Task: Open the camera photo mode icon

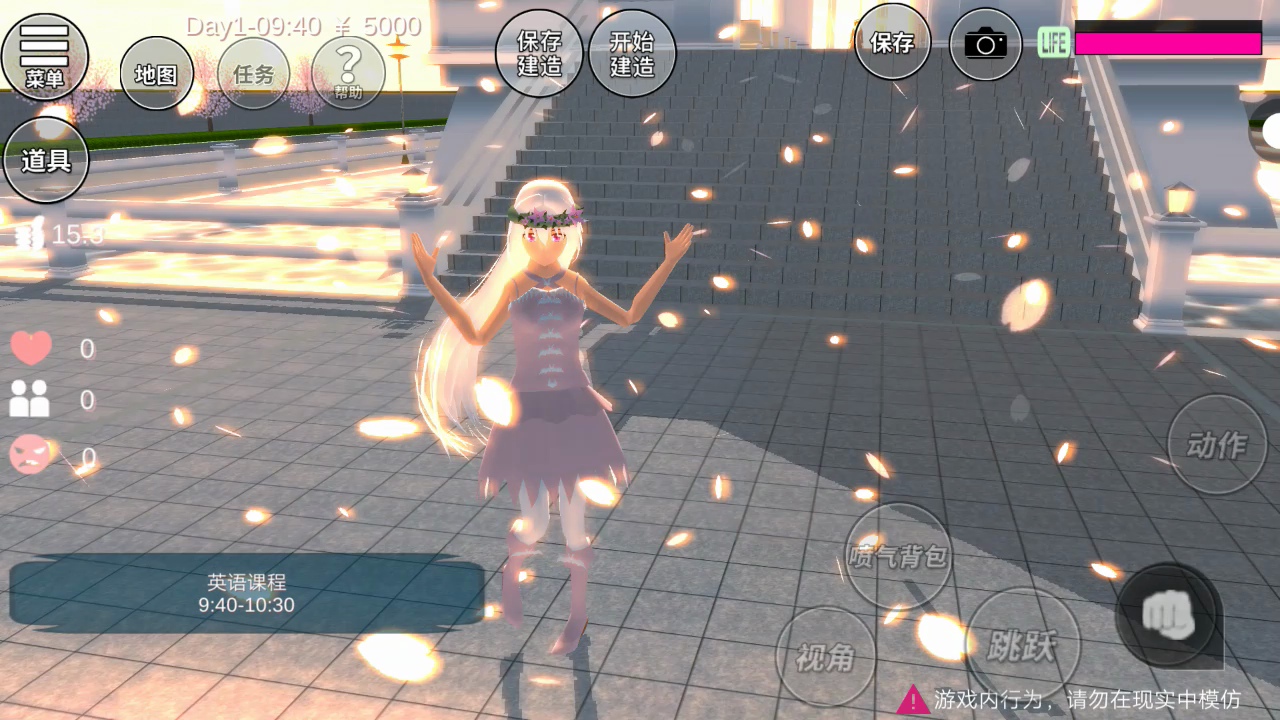Action: click(985, 44)
